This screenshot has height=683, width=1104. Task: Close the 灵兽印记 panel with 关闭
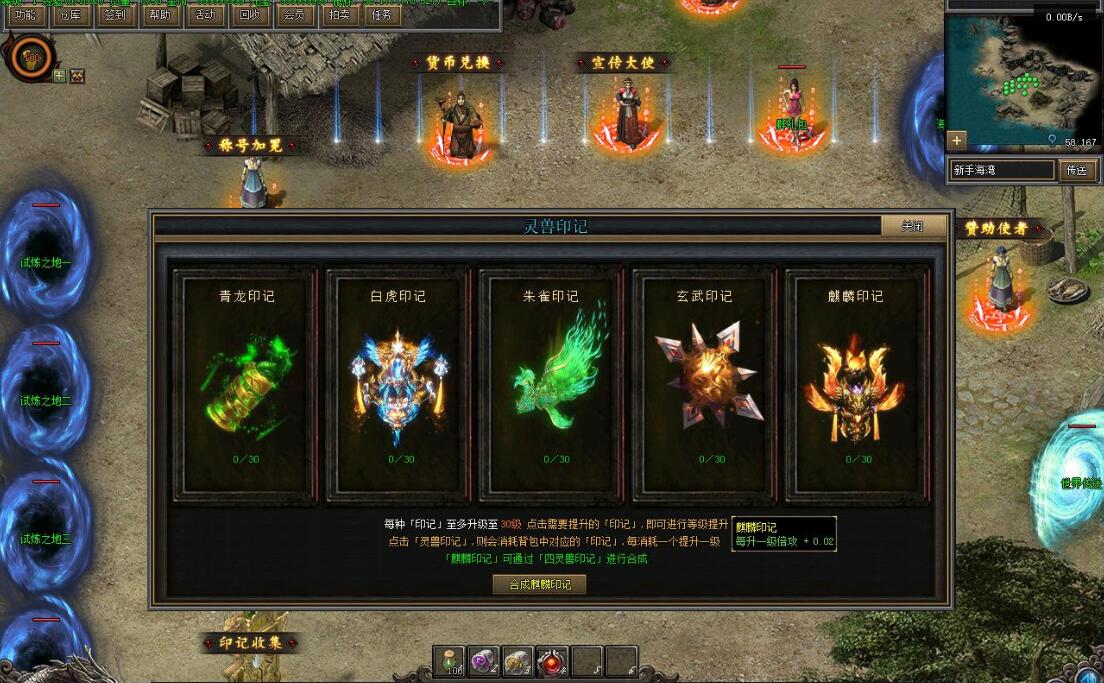pyautogui.click(x=912, y=226)
